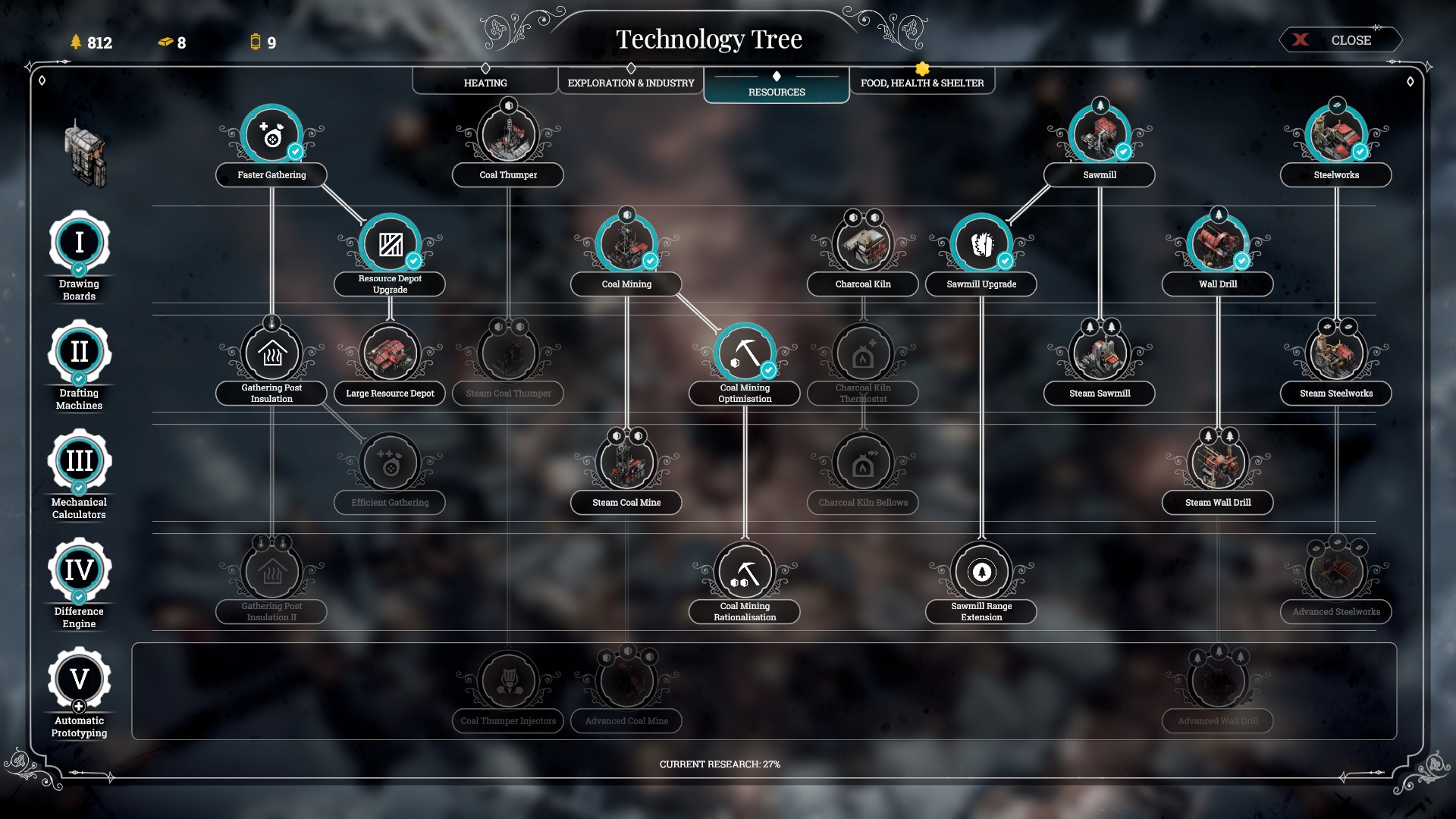Click the Charcoal Kiln building icon

coord(862,244)
